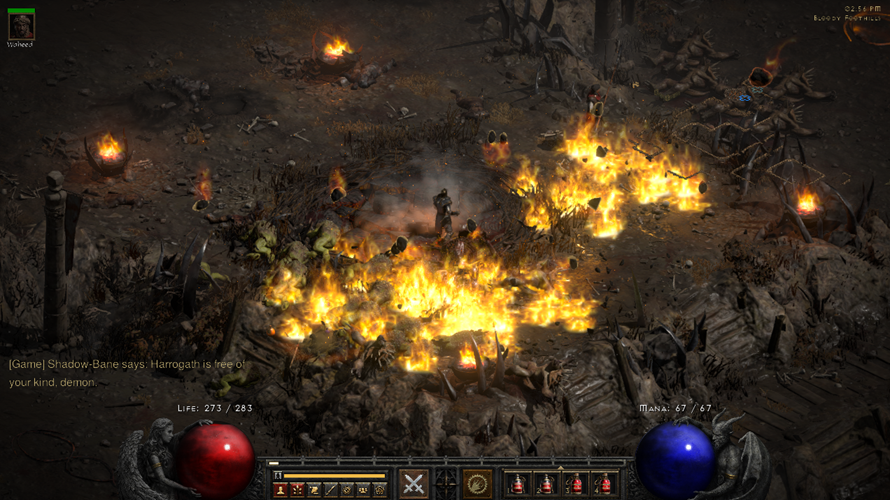
Task: Click the scroll icon in the mini menu
Action: [314, 490]
